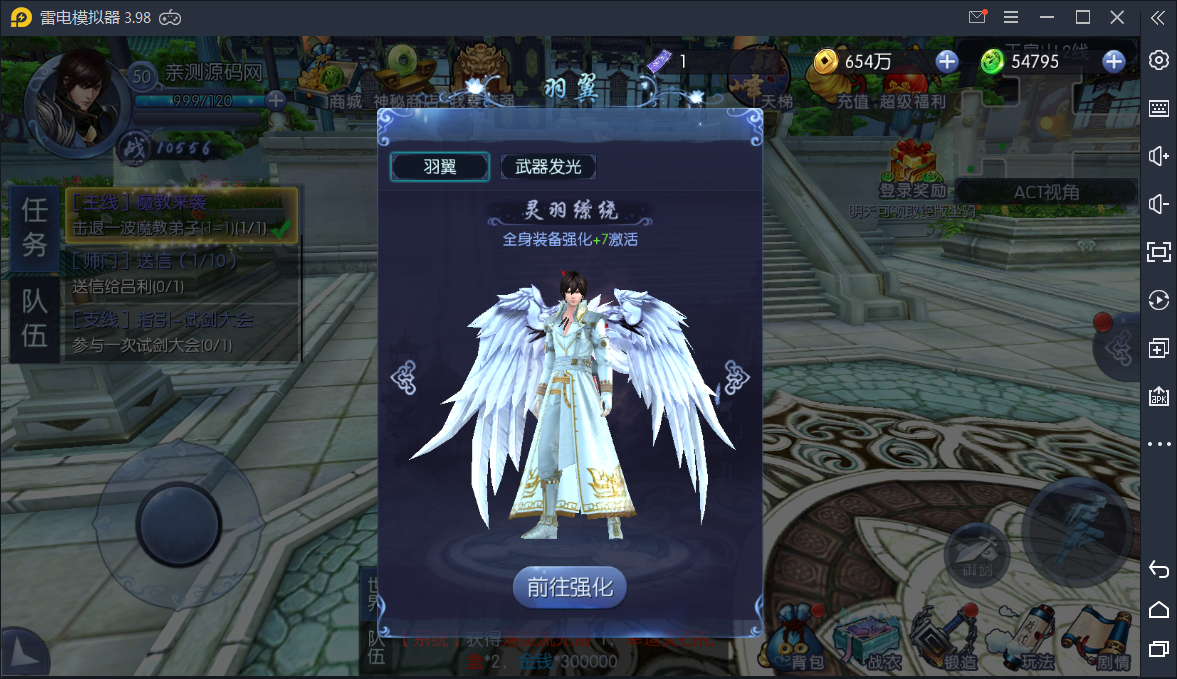Open the 武器发光 tab
The height and width of the screenshot is (679, 1177).
click(x=548, y=167)
